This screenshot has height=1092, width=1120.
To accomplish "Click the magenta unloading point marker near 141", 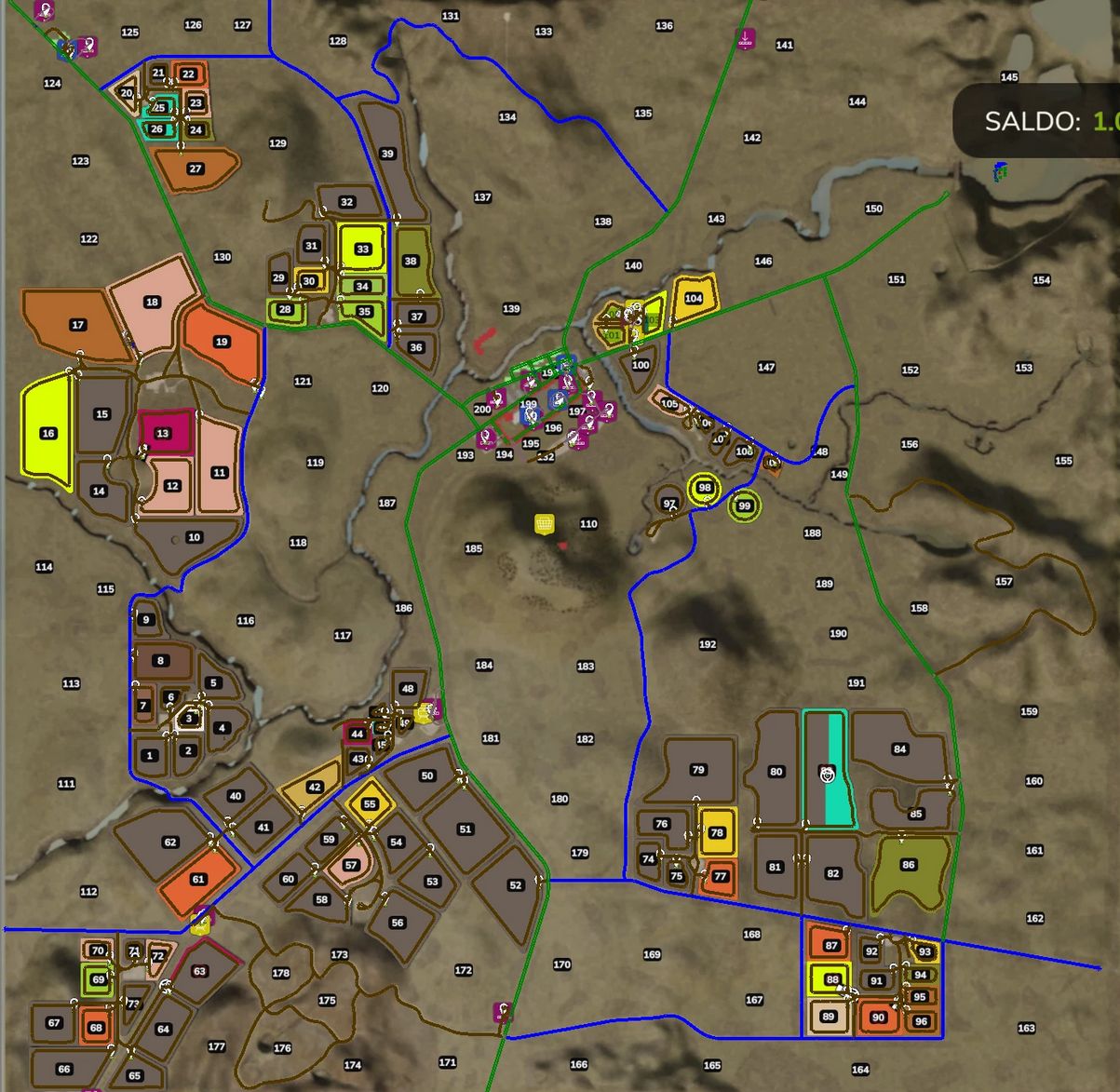I will point(745,39).
